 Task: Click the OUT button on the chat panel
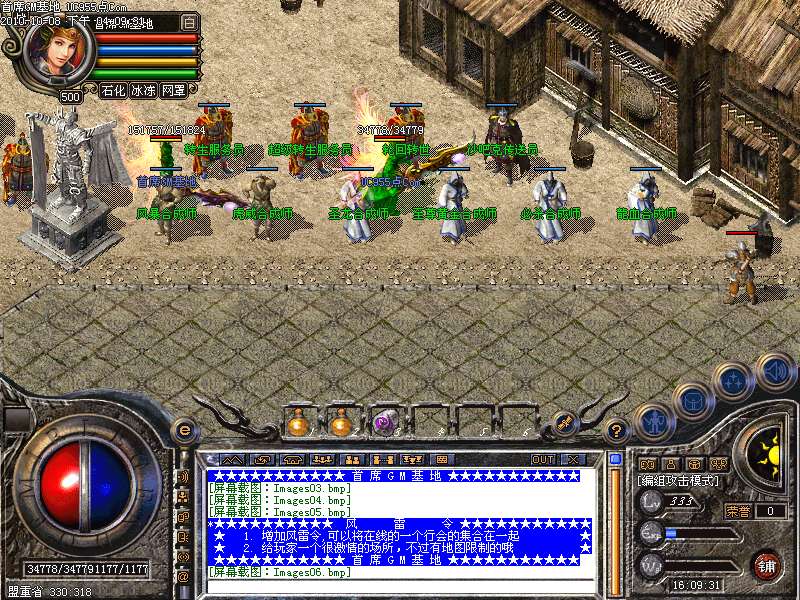pyautogui.click(x=542, y=459)
